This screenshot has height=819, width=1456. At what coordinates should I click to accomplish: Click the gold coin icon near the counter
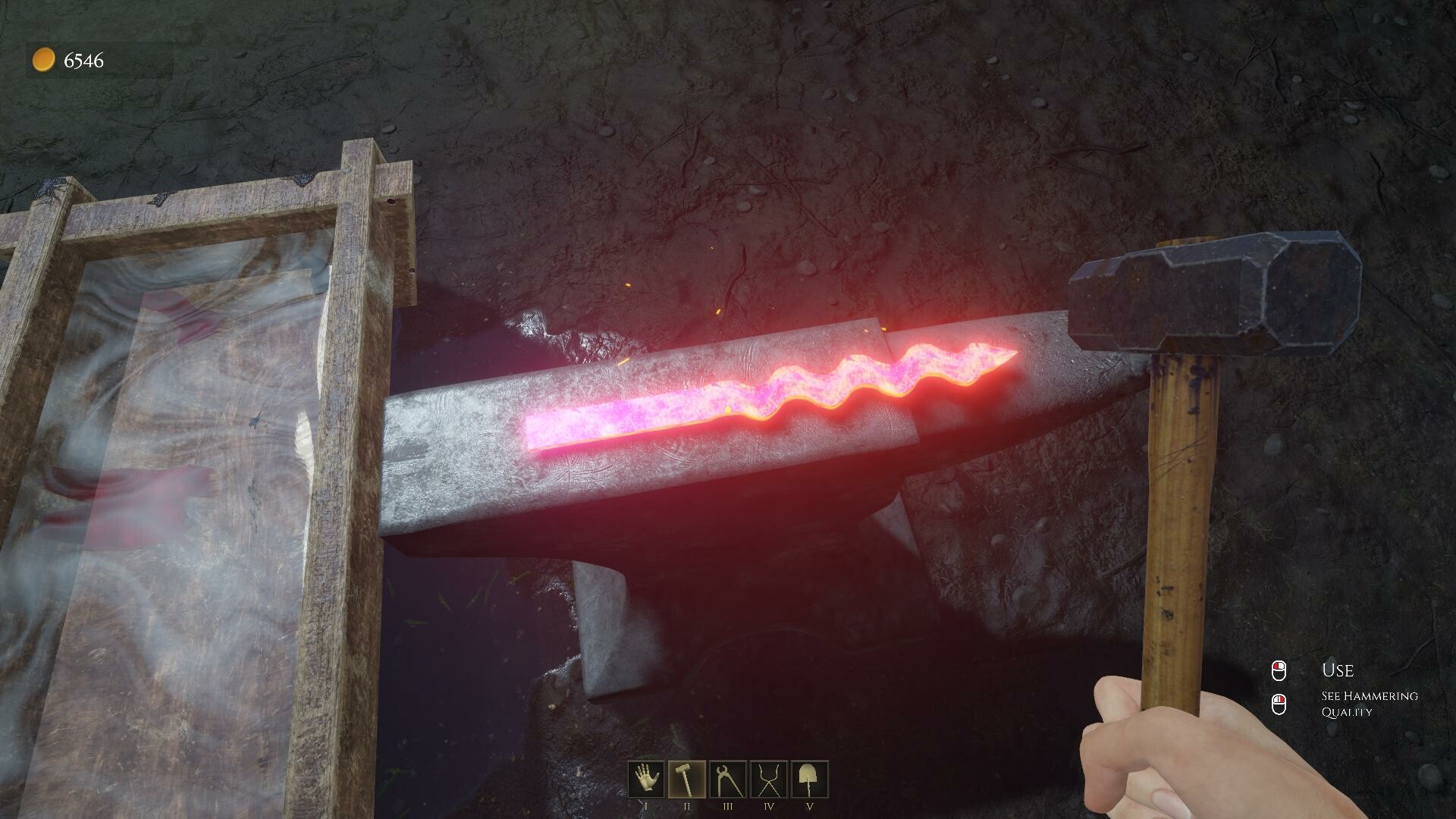tap(42, 58)
